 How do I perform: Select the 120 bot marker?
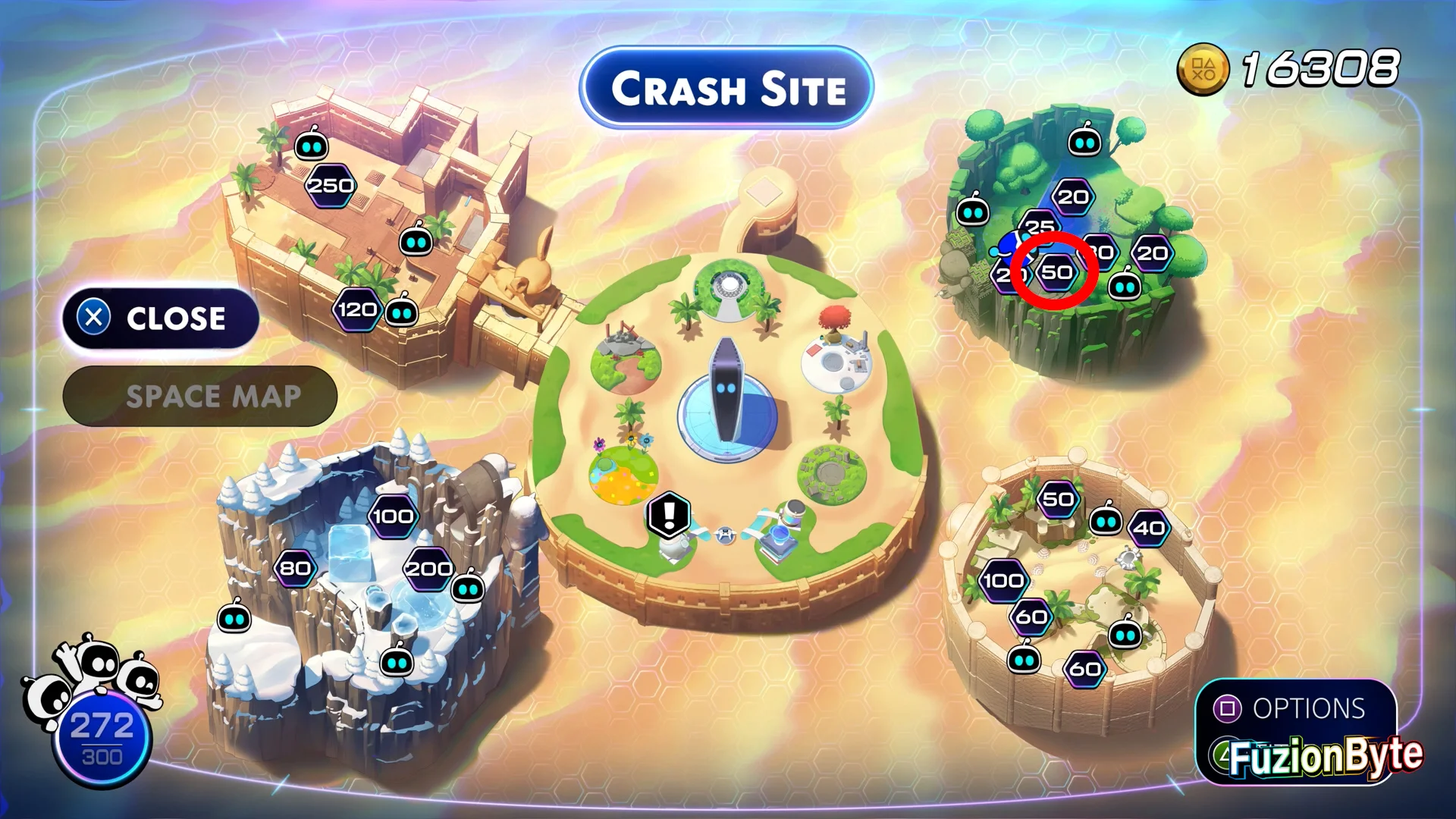coord(356,309)
